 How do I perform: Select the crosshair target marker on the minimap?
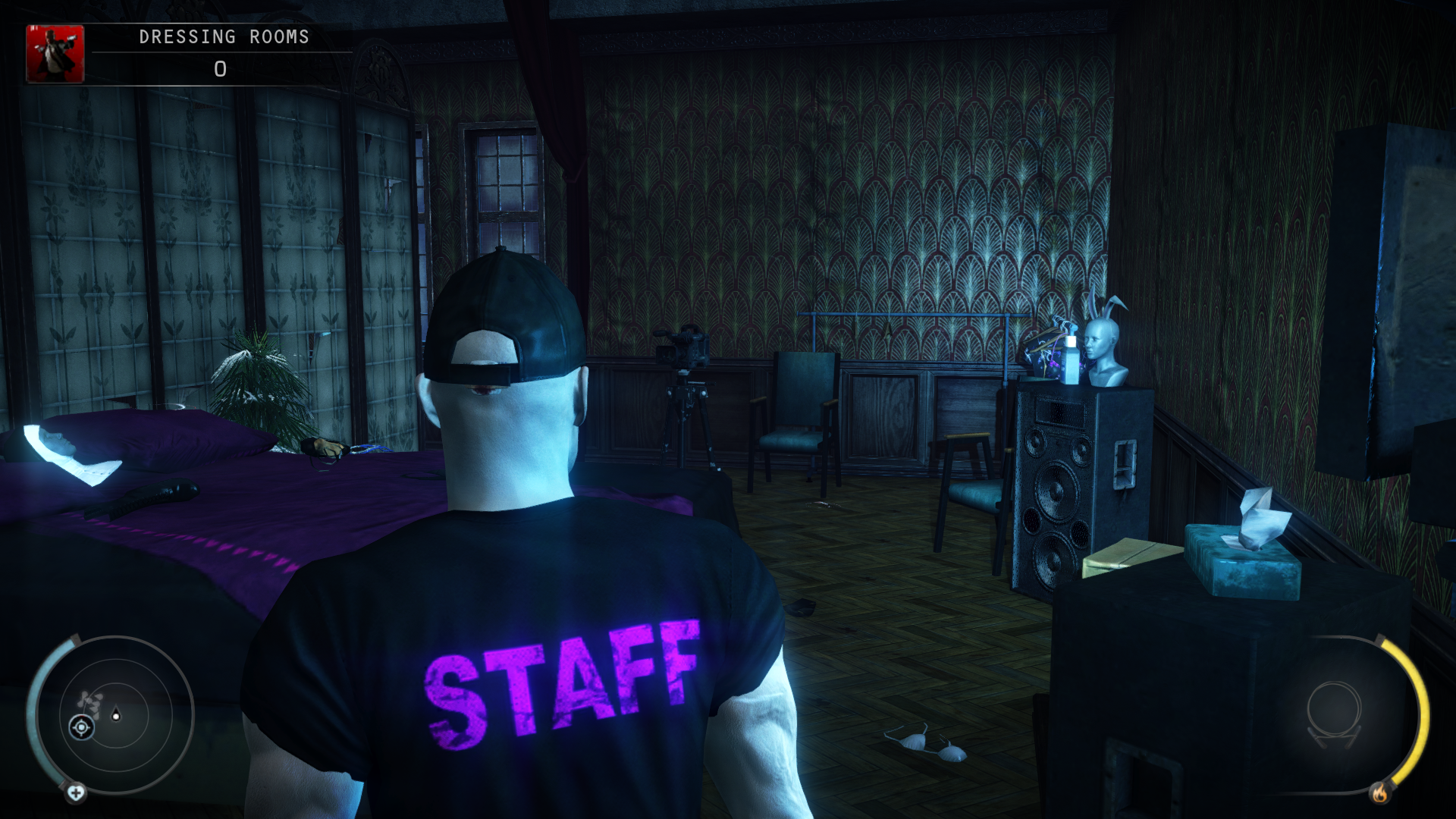click(x=81, y=728)
